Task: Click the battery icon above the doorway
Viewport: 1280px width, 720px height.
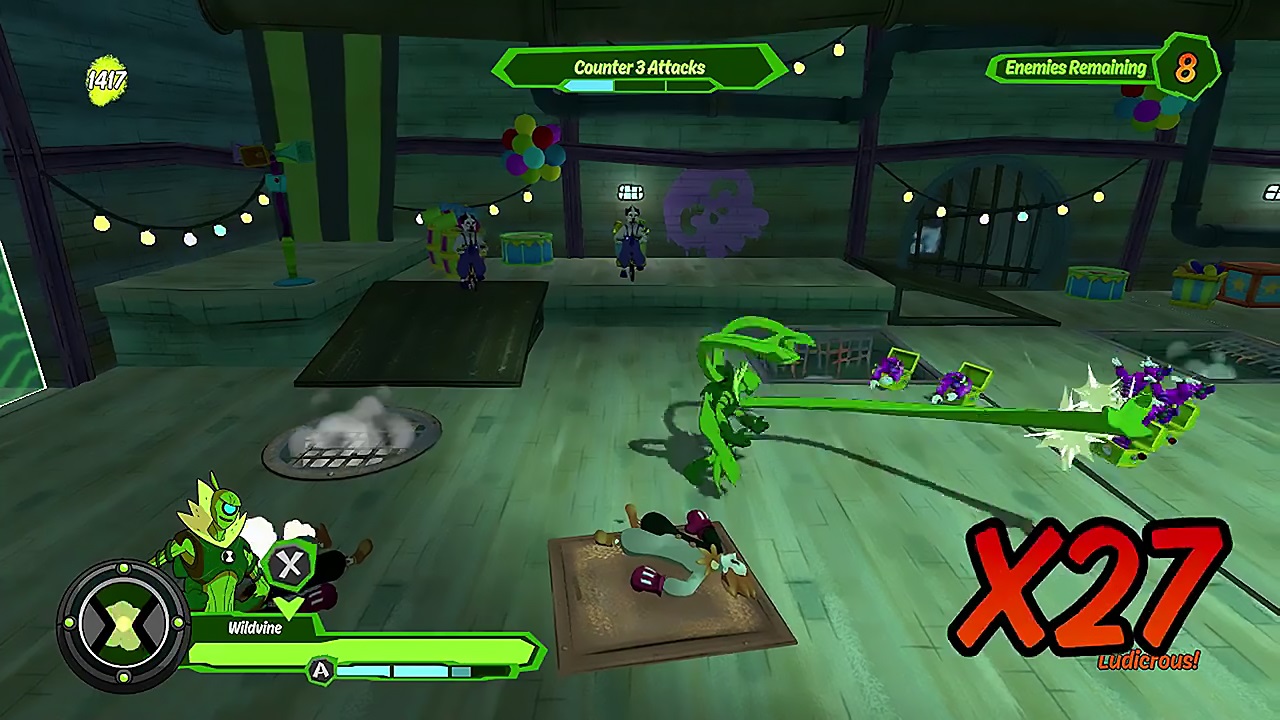Action: pyautogui.click(x=630, y=192)
